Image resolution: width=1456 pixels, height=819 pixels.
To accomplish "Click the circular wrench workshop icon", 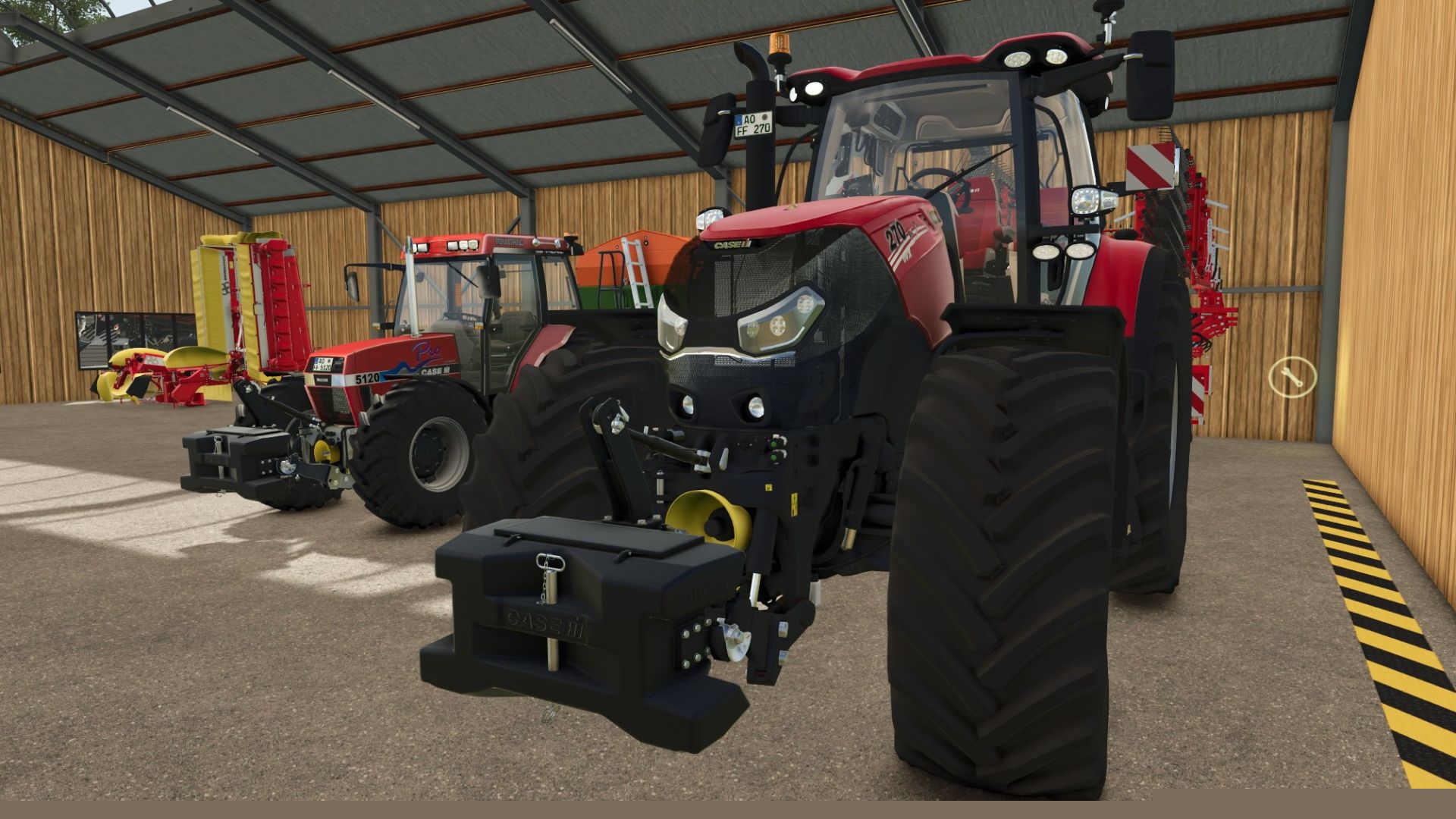I will pos(1292,375).
